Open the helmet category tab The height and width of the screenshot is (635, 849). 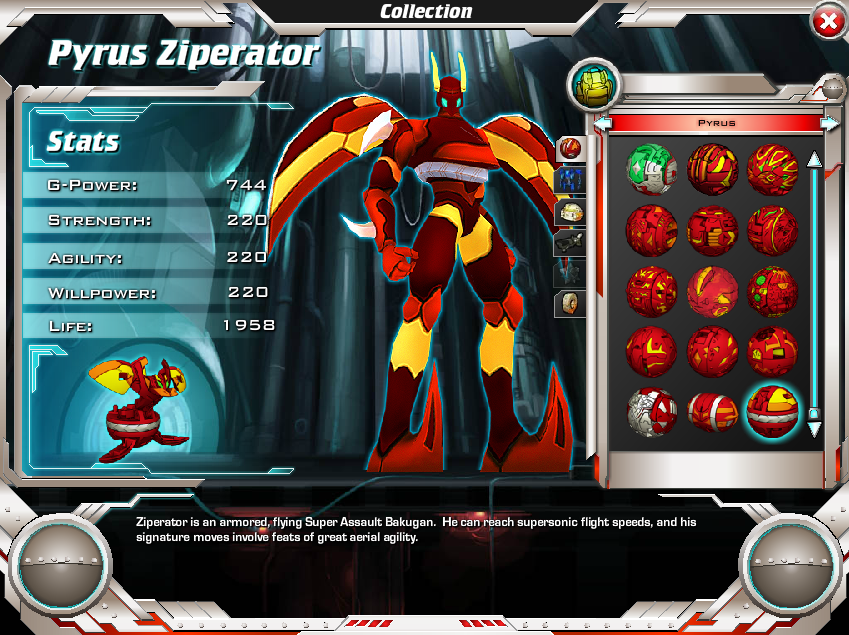point(570,211)
